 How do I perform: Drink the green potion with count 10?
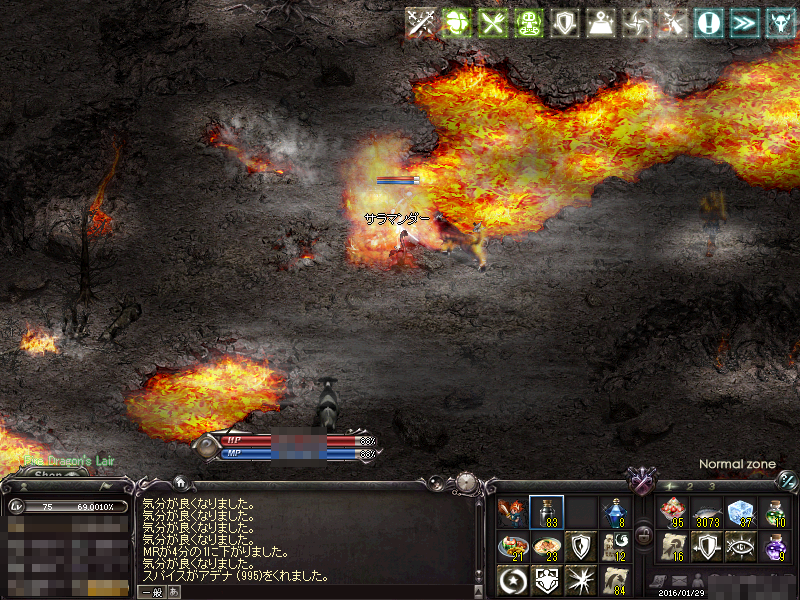pyautogui.click(x=774, y=513)
